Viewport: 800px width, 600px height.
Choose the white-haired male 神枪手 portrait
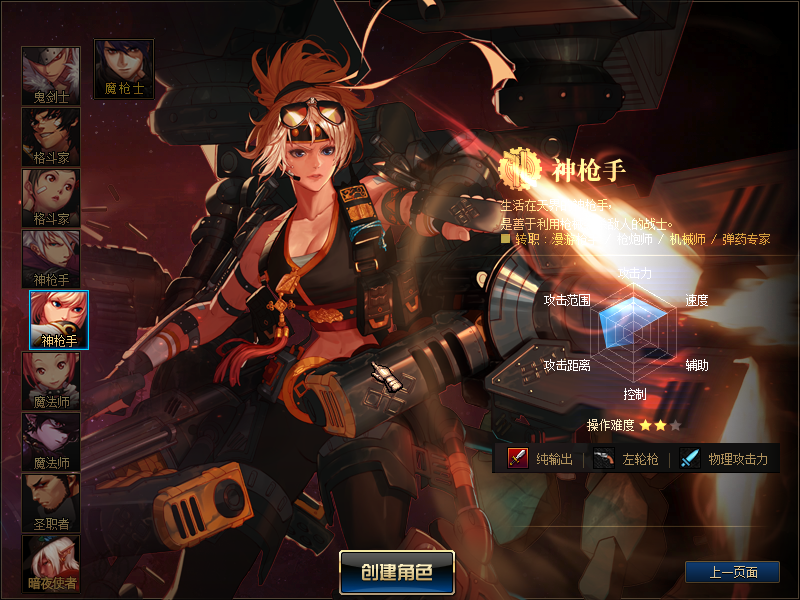point(51,259)
